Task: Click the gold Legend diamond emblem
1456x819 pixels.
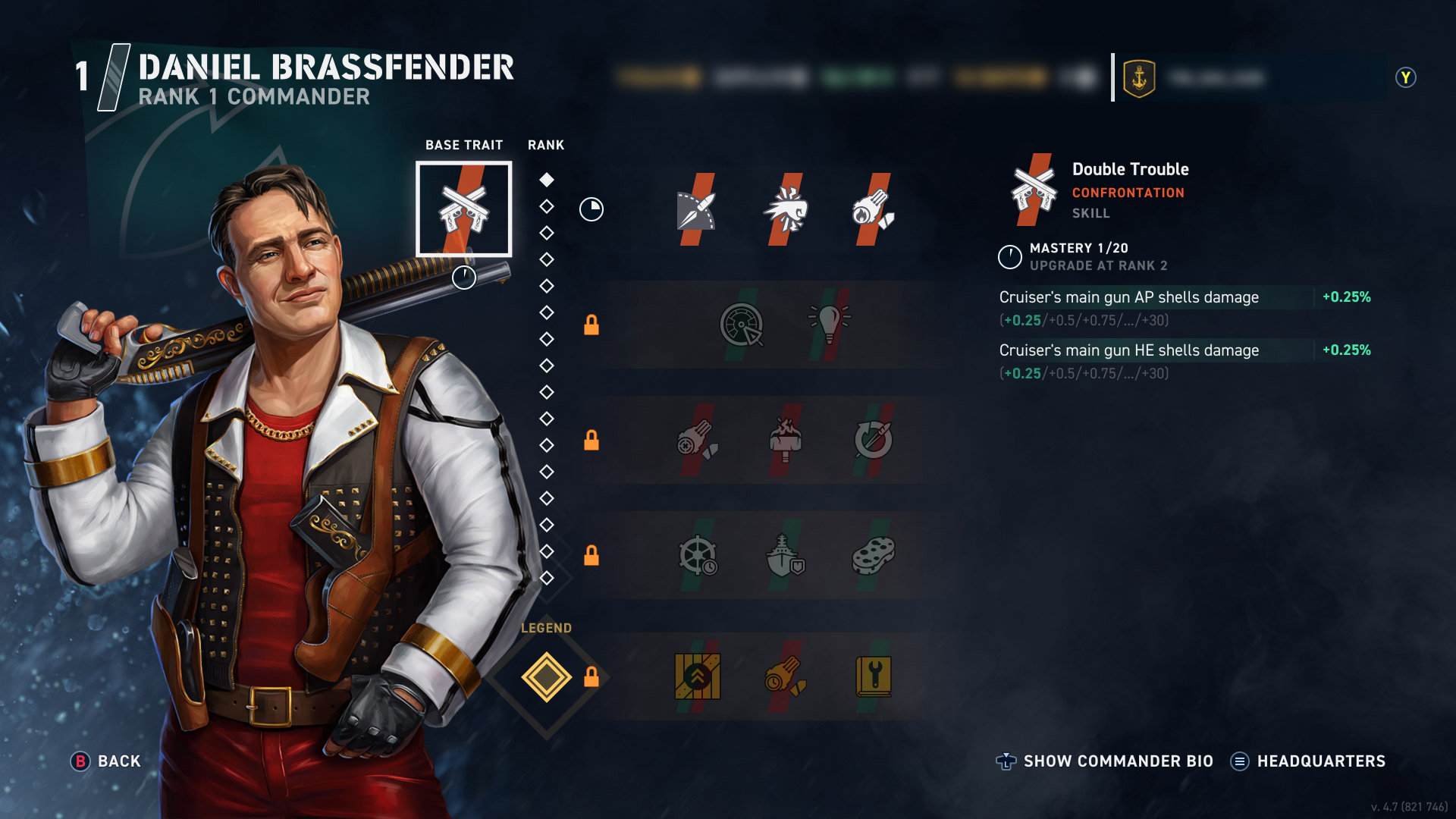Action: [x=546, y=676]
